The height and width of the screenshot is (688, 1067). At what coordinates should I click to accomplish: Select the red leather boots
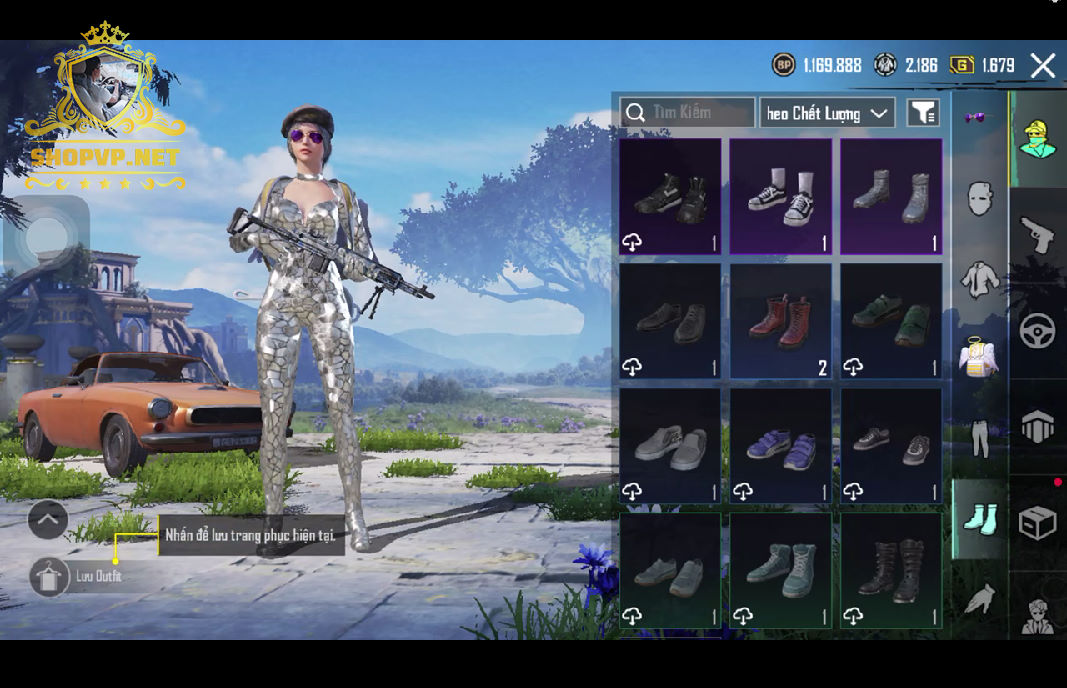point(781,321)
